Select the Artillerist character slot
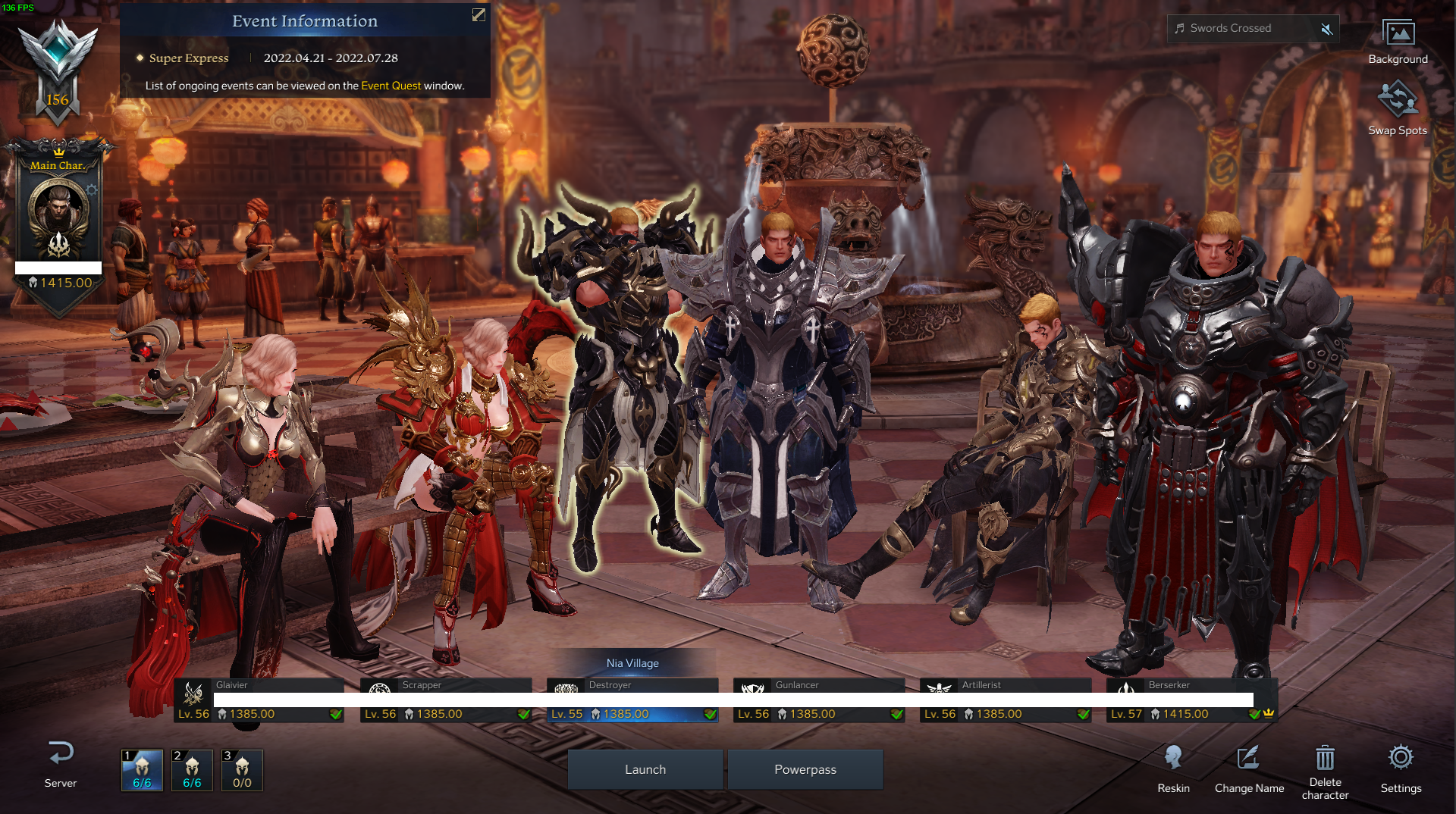1456x814 pixels. [1006, 700]
